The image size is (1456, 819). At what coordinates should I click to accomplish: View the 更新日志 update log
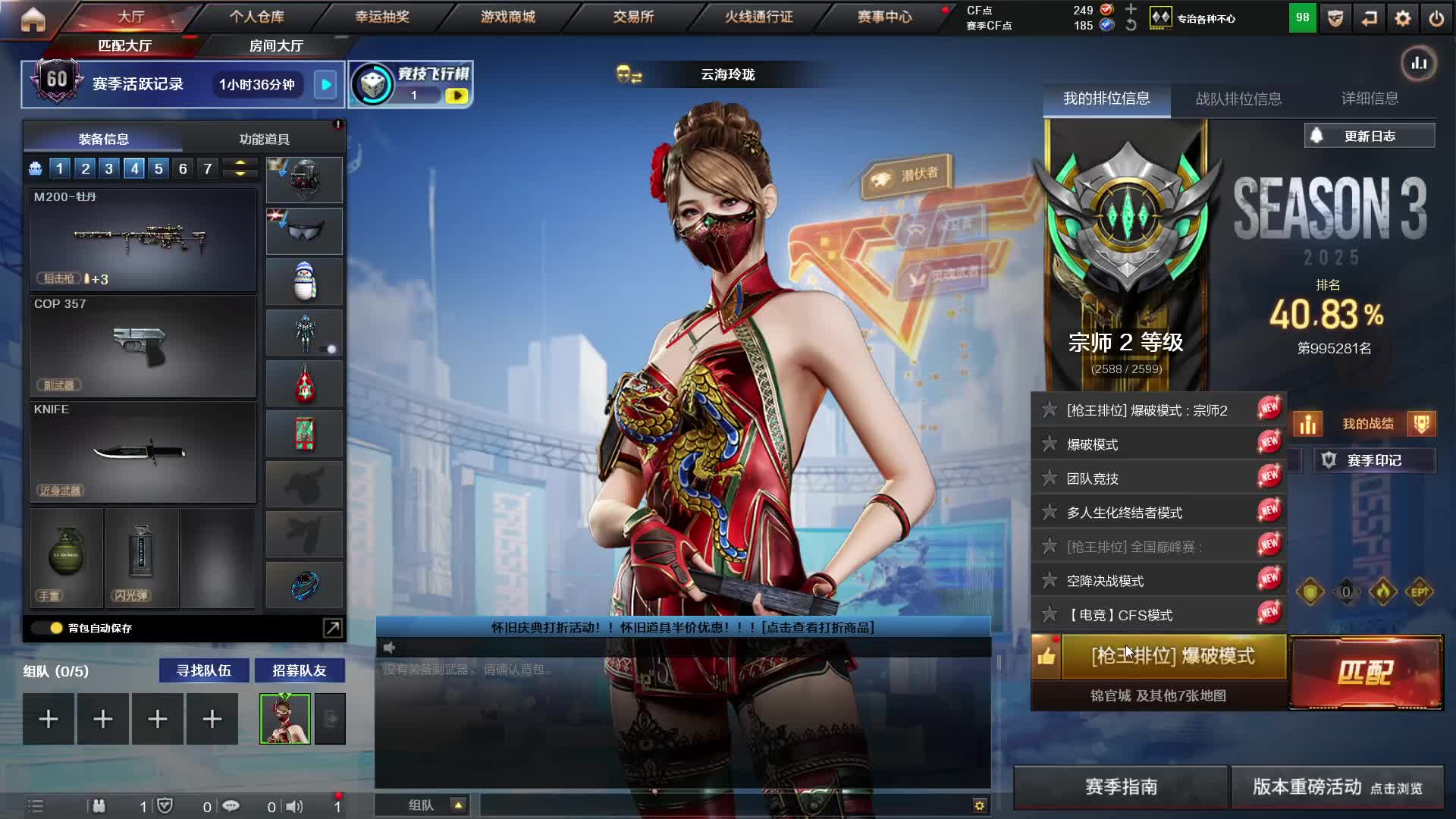(1370, 136)
